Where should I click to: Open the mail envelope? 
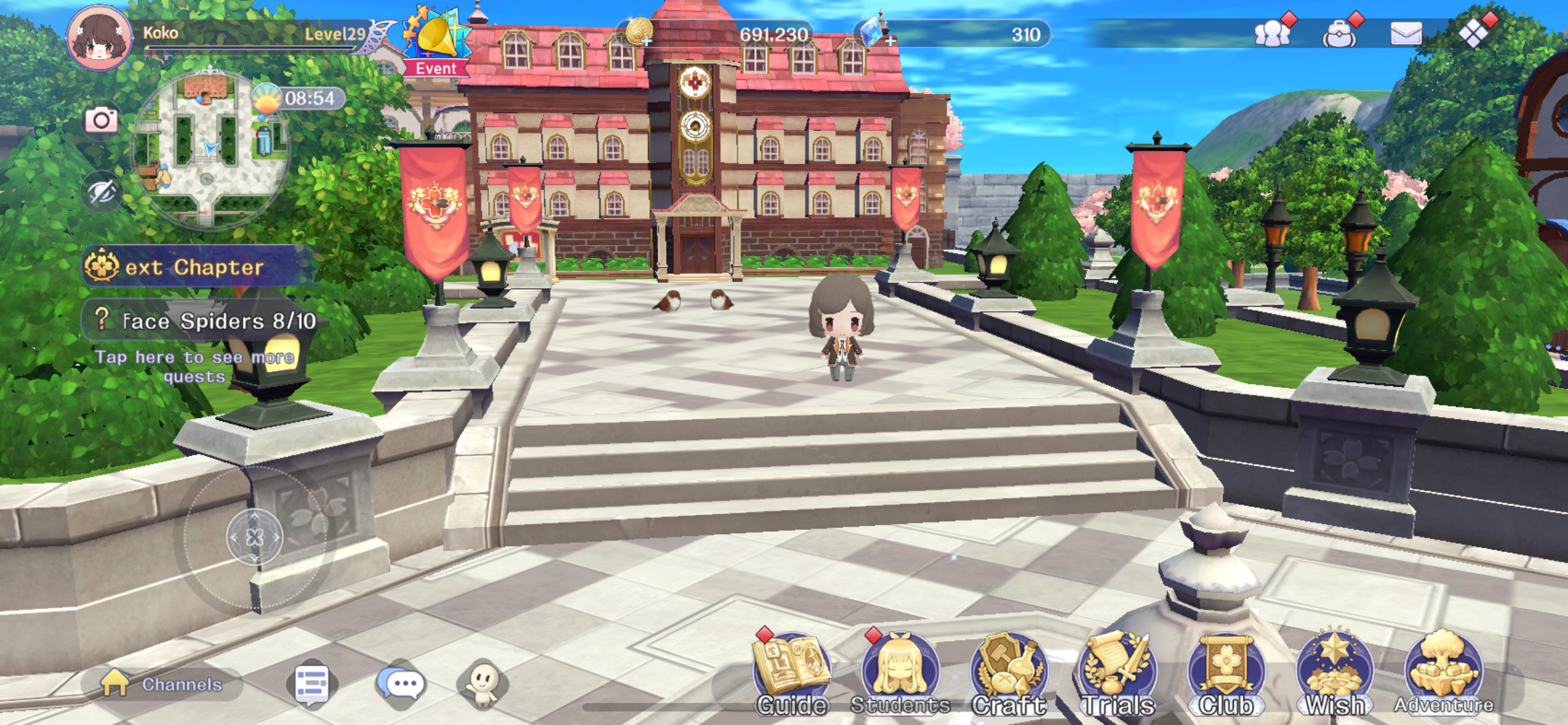pos(1405,33)
